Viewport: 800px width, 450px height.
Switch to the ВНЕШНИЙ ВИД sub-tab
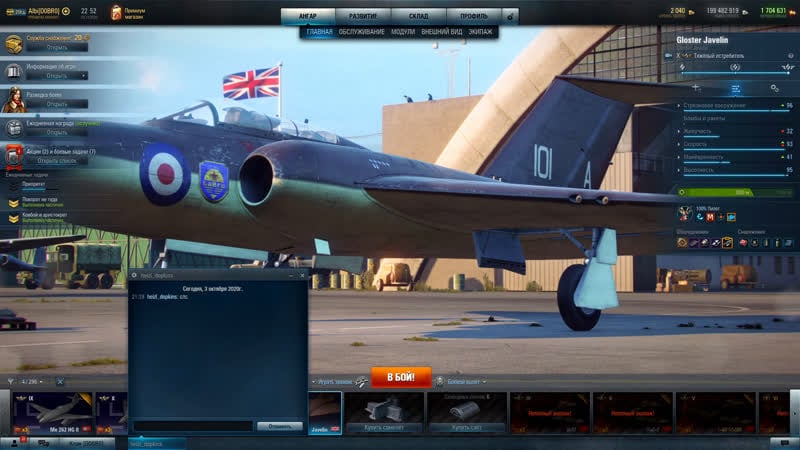442,32
